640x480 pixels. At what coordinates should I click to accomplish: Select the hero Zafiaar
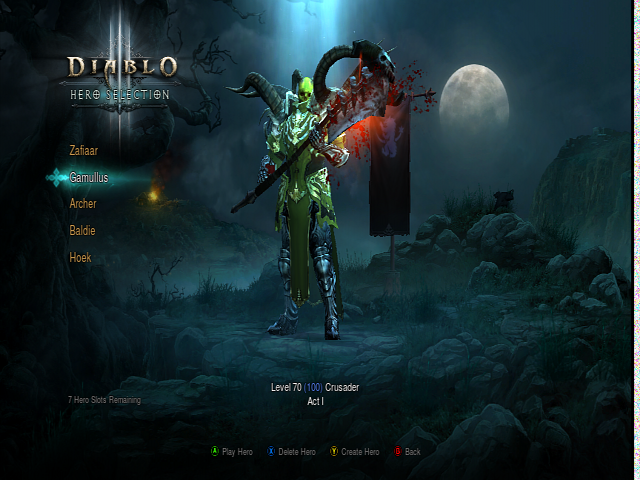(84, 150)
